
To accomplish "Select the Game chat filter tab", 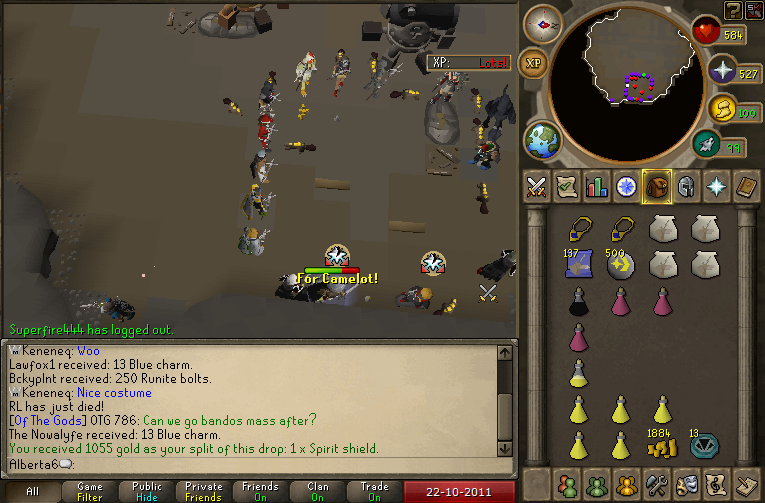I will coord(90,491).
